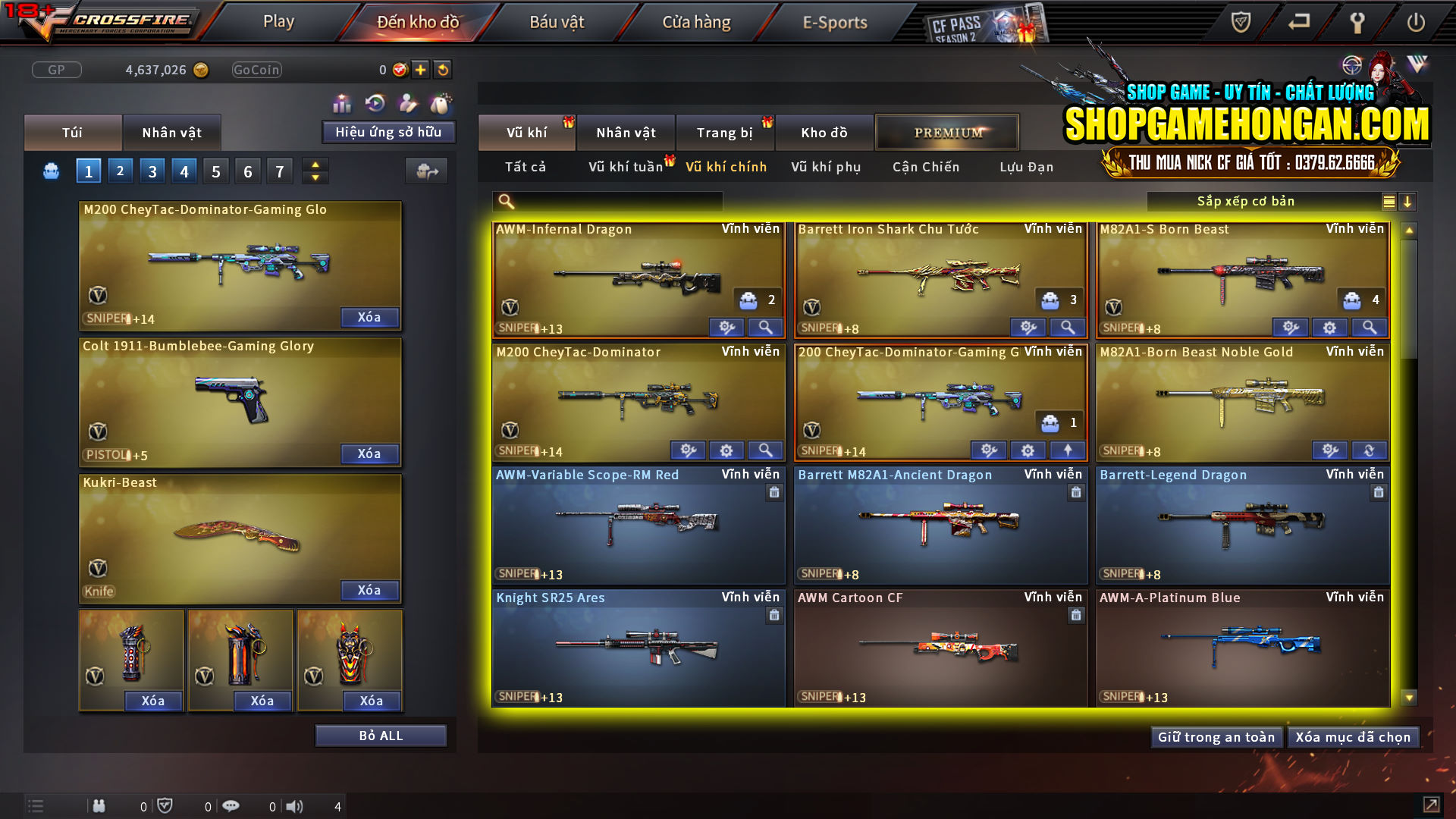Click the move-to-storage bag icon beside slot tabs
The width and height of the screenshot is (1456, 819).
pos(427,171)
